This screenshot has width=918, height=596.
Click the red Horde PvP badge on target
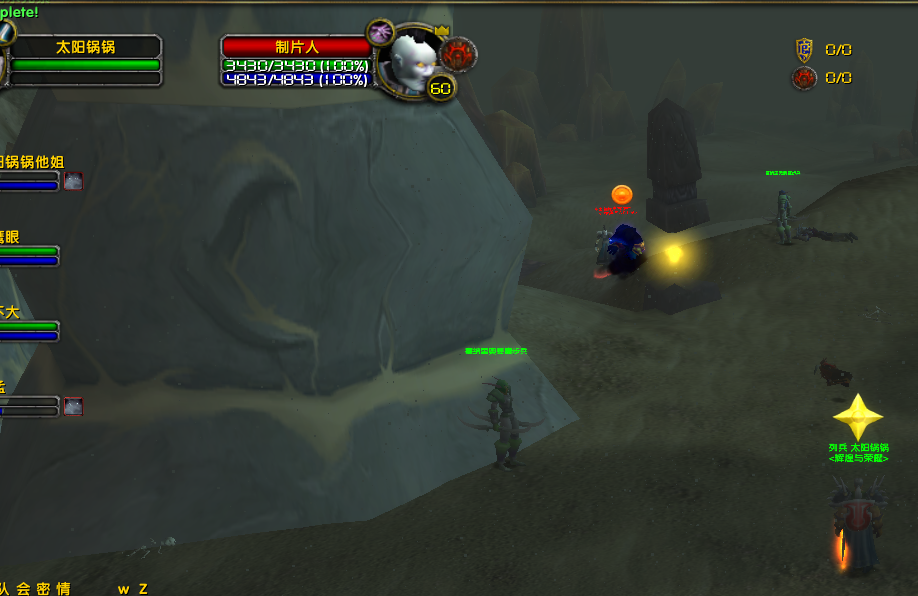(x=459, y=54)
